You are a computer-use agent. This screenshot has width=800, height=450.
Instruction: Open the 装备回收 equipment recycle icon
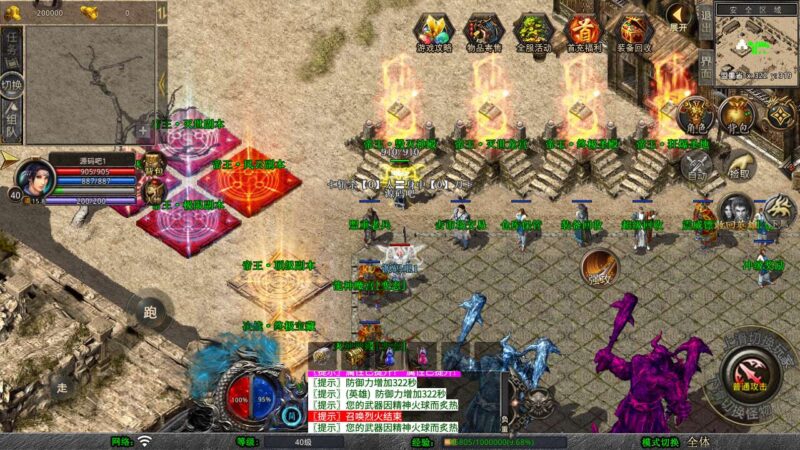click(634, 31)
